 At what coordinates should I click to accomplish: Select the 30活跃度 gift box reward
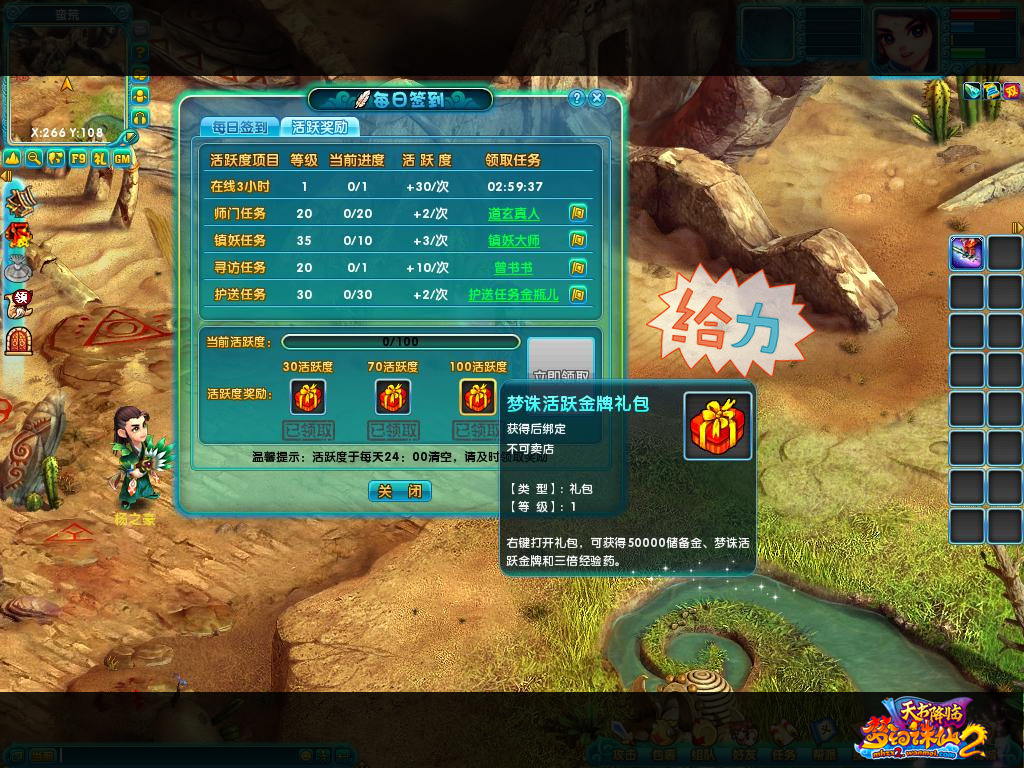coord(308,397)
